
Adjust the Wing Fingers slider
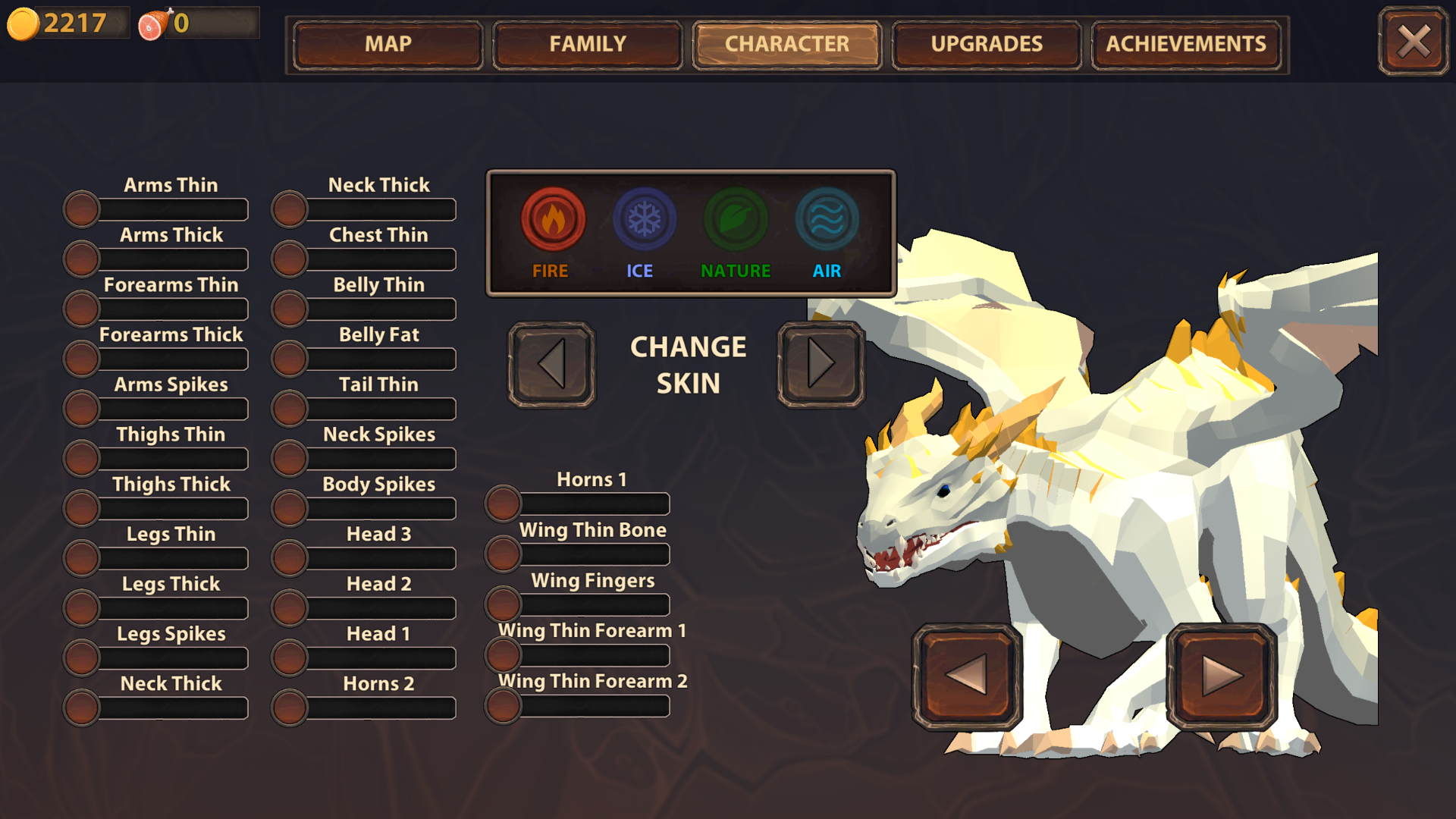(504, 604)
